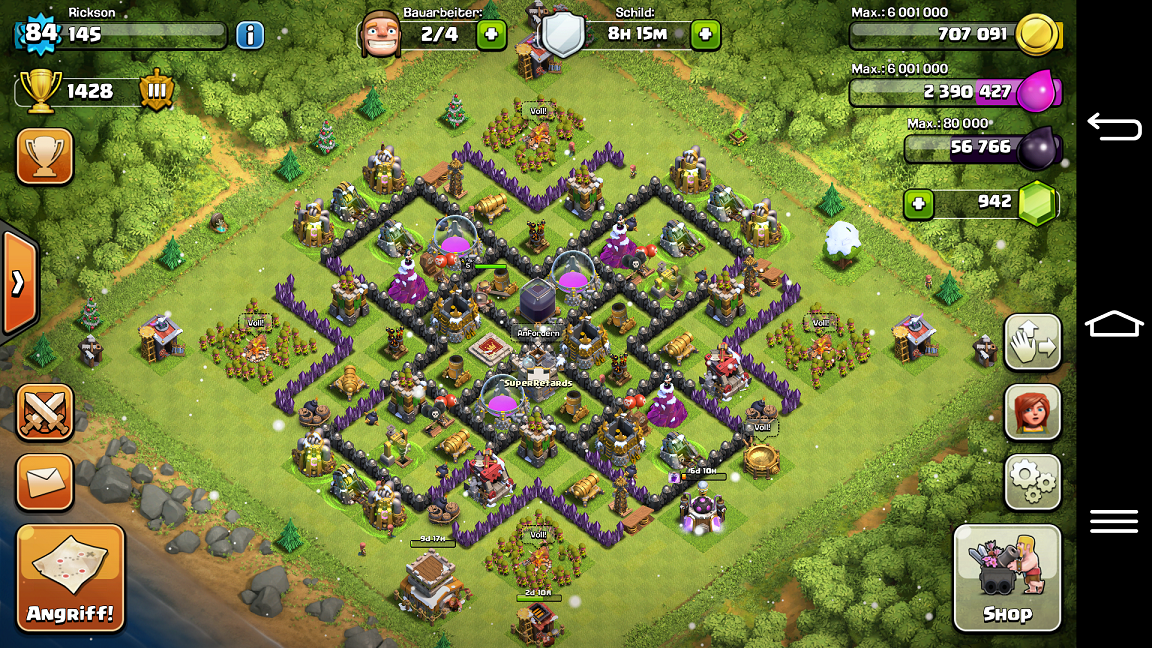Activate the layout edit hand button
Viewport: 1152px width, 648px height.
pyautogui.click(x=1032, y=342)
